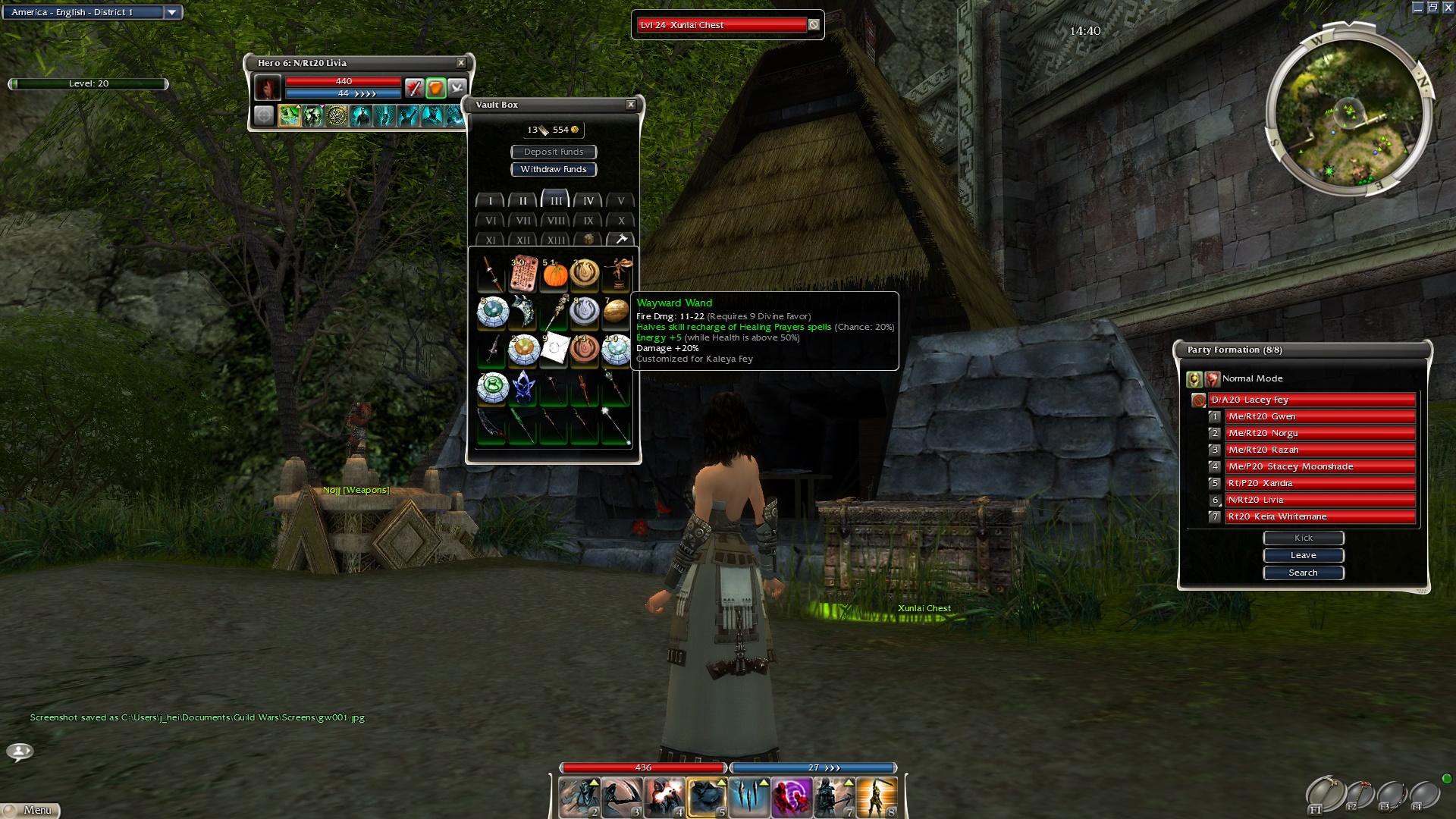The image size is (1456, 819).
Task: Switch to vault tab IV
Action: 588,201
